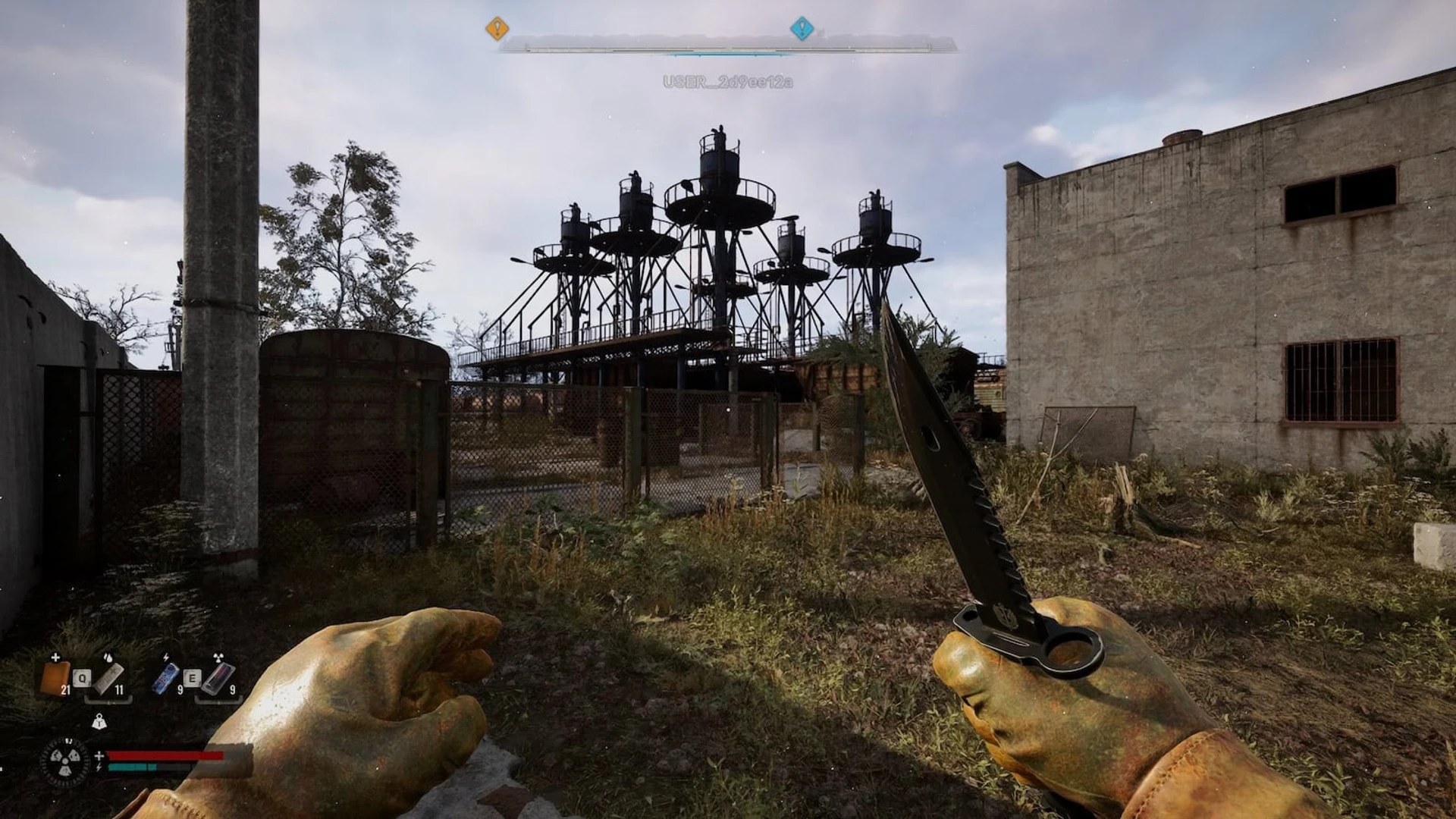This screenshot has width=1456, height=819.
Task: Click the stamina lightning bolt icon
Action: point(98,767)
